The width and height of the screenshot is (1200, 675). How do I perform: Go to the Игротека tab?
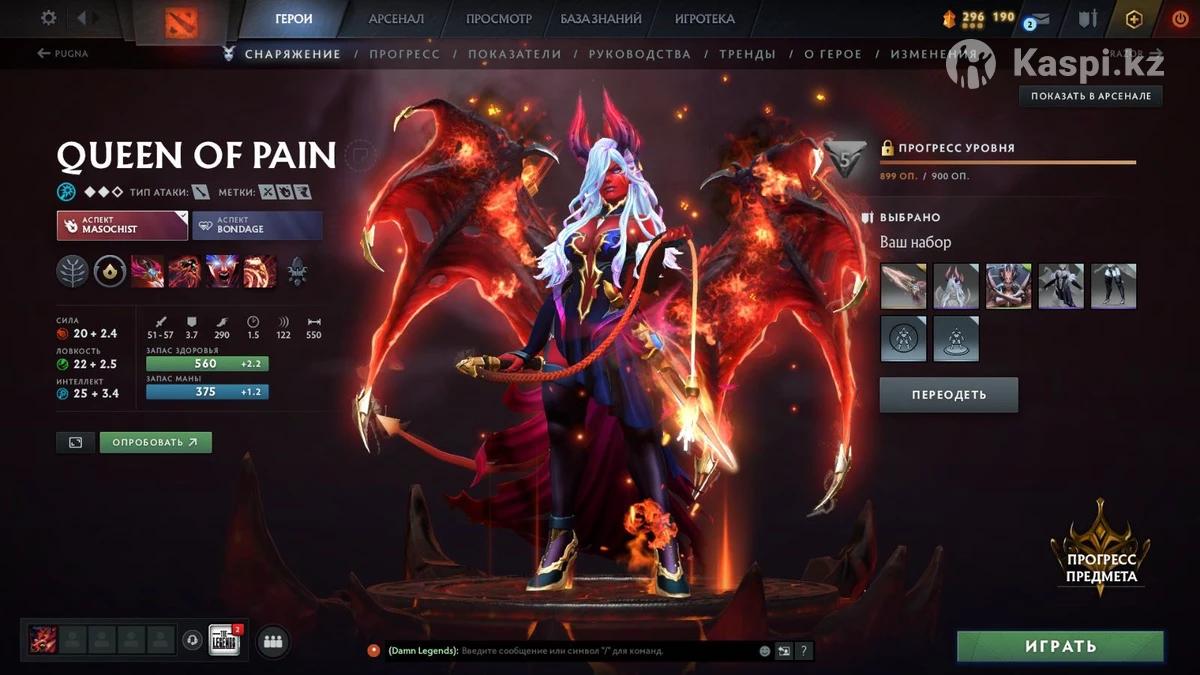704,19
